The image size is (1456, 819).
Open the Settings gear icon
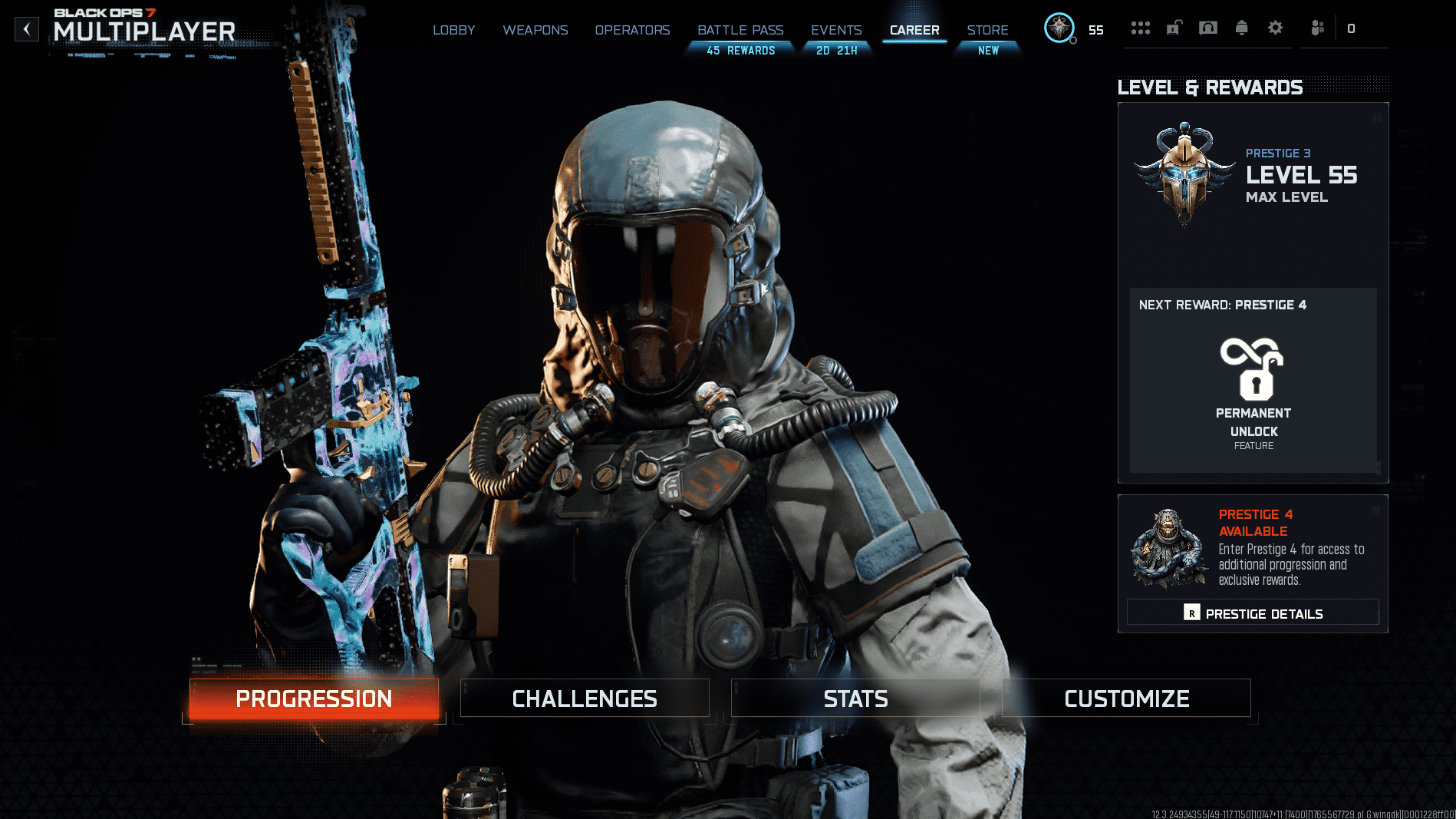[x=1276, y=28]
